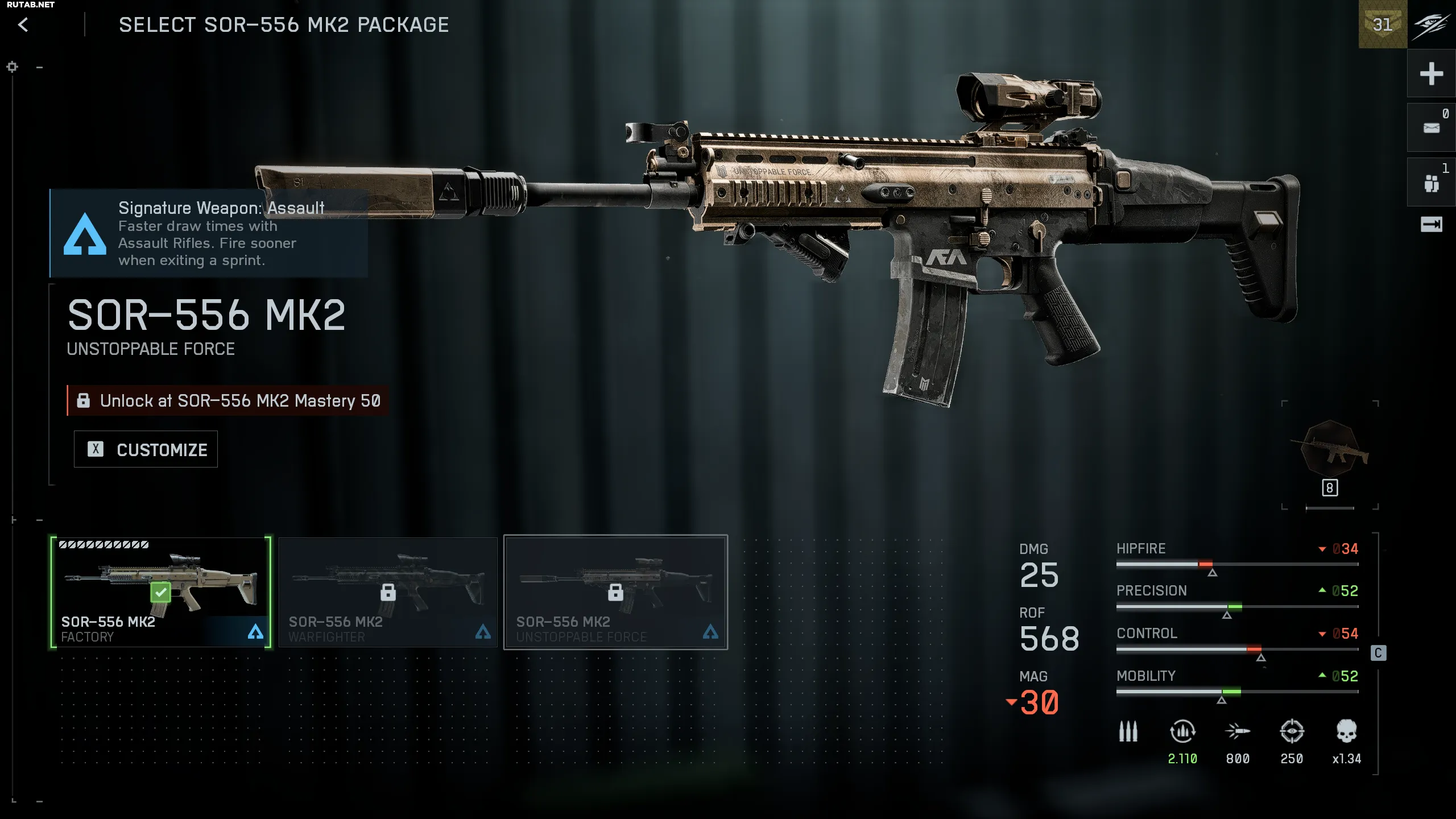Click the weapon preview octagon thumbnail
This screenshot has width=1456, height=819.
1330,449
